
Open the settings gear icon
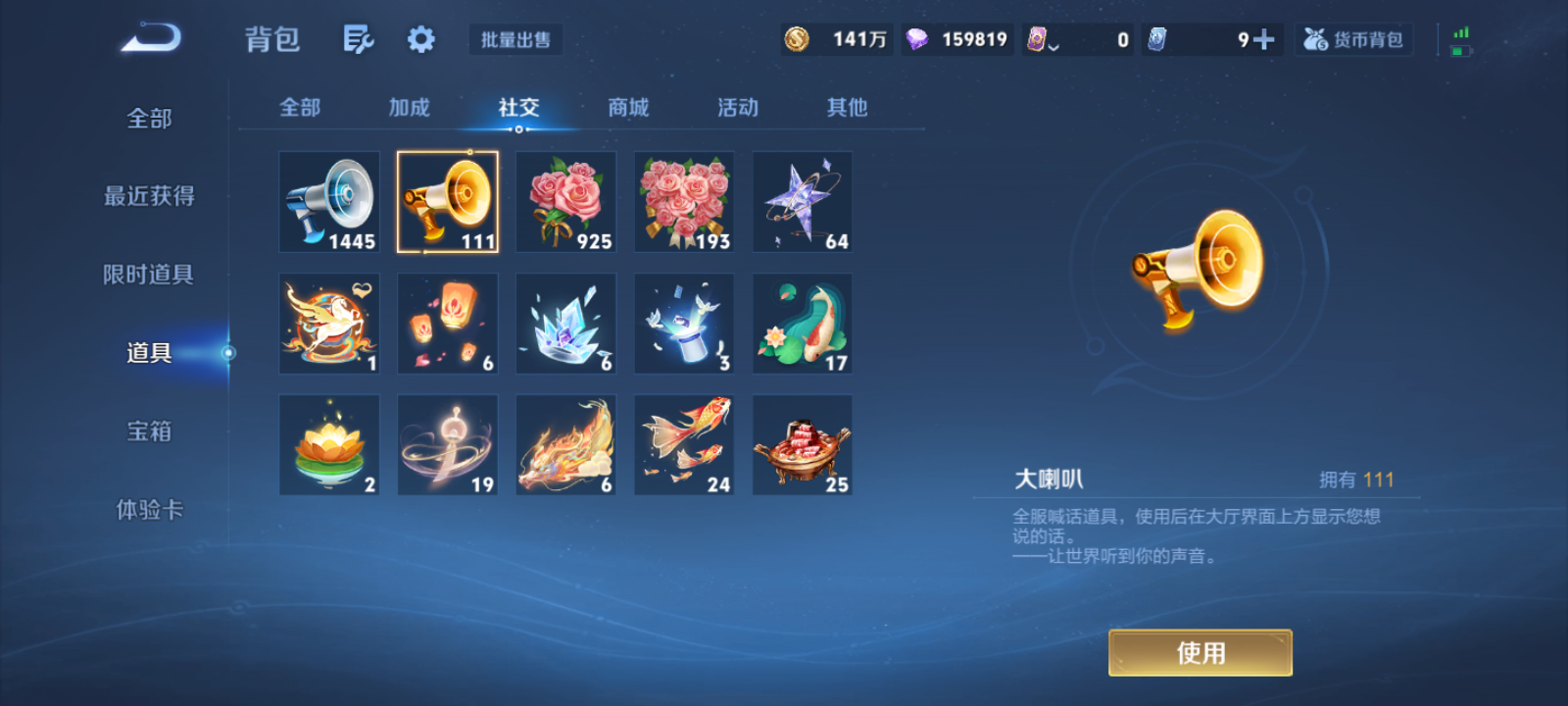coord(420,38)
